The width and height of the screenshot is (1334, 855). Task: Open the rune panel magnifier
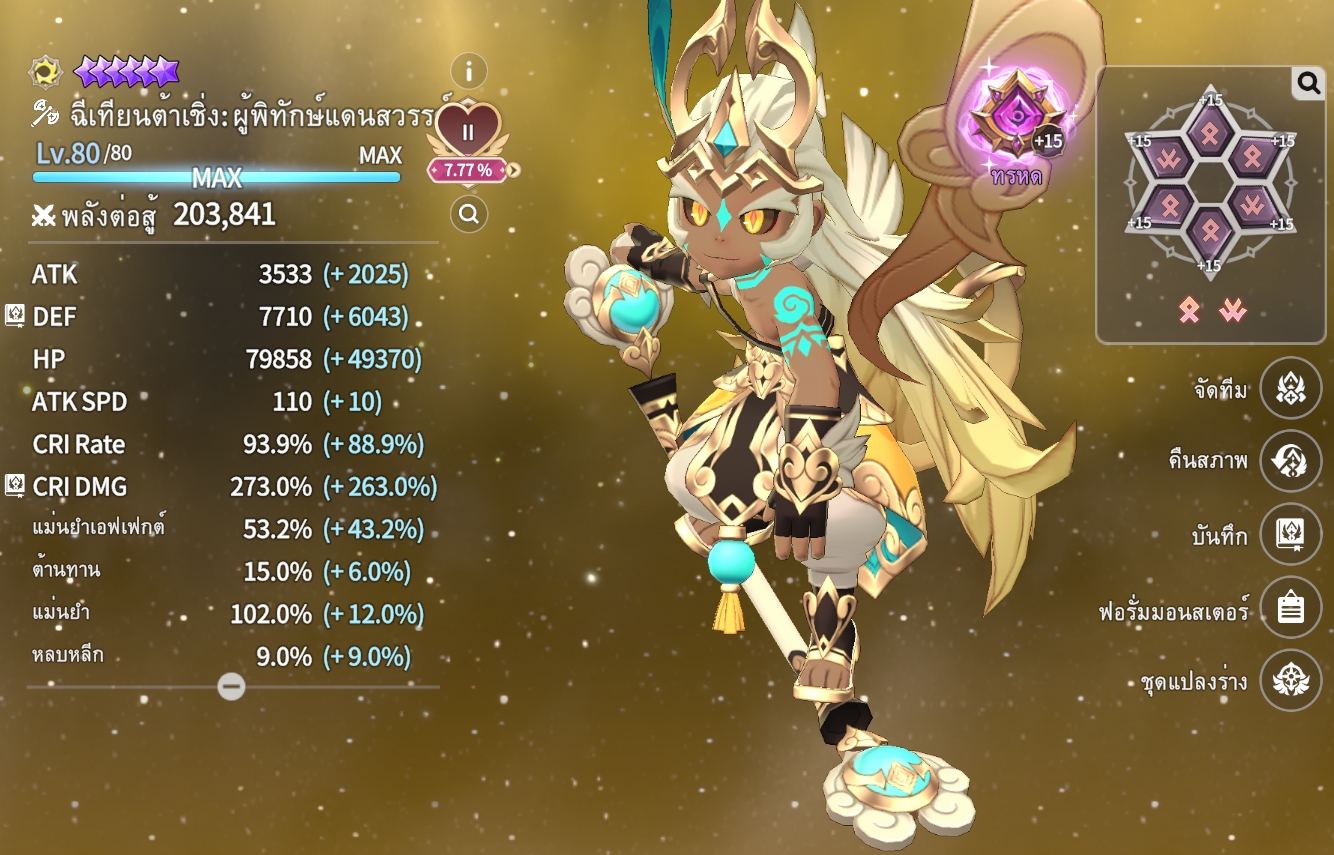[1308, 83]
